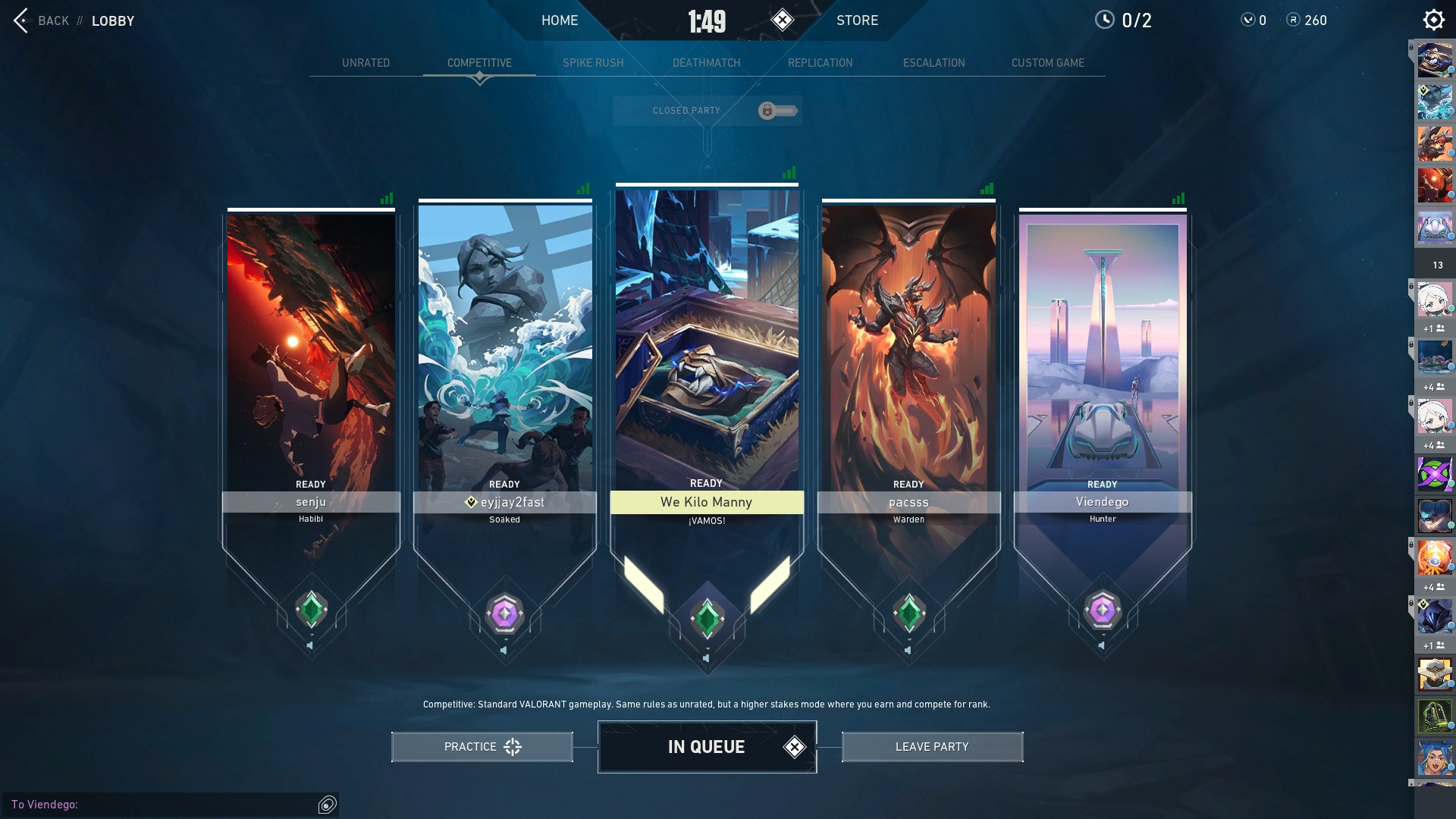Screen dimensions: 1456x819
Task: Select the Escalation tab
Action: tap(934, 63)
